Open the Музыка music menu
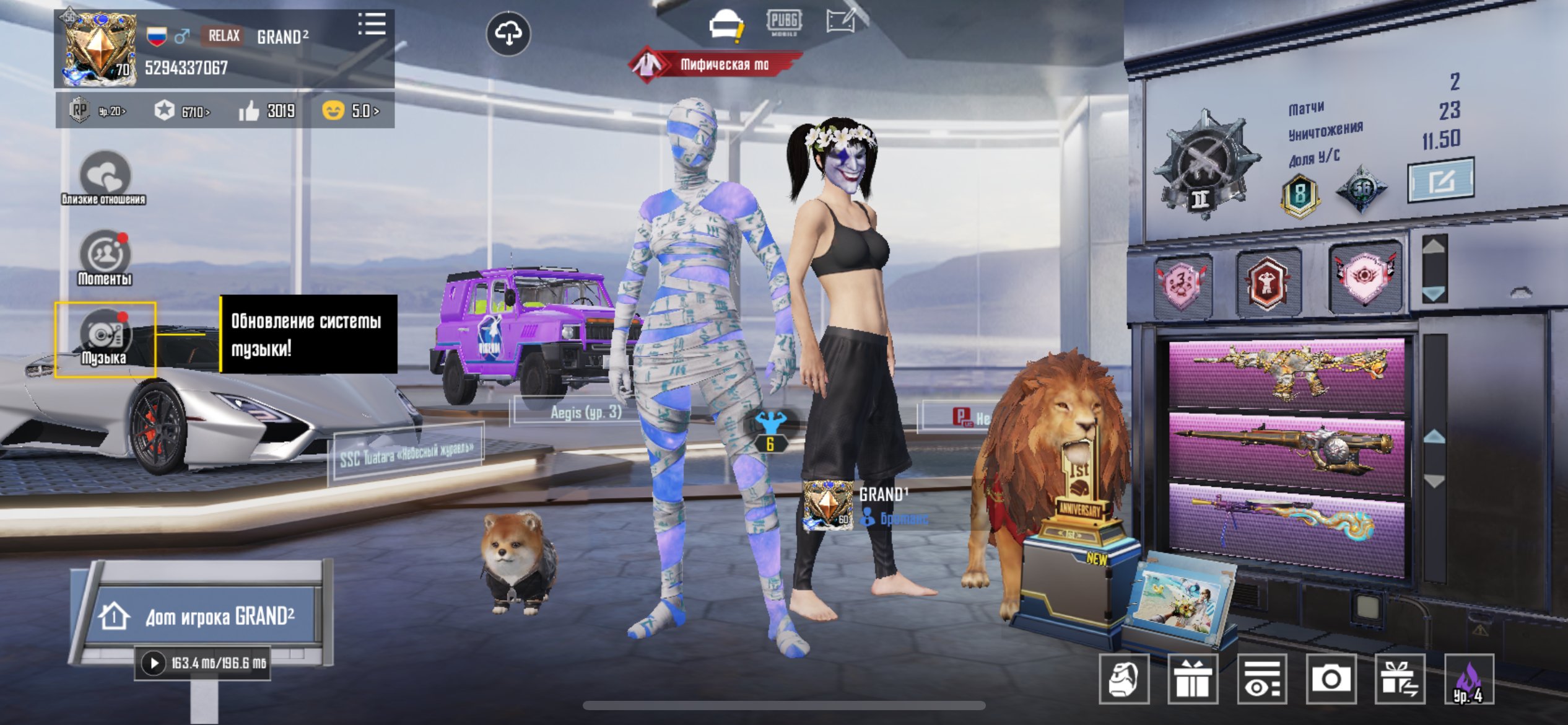The height and width of the screenshot is (725, 1568). pyautogui.click(x=105, y=339)
